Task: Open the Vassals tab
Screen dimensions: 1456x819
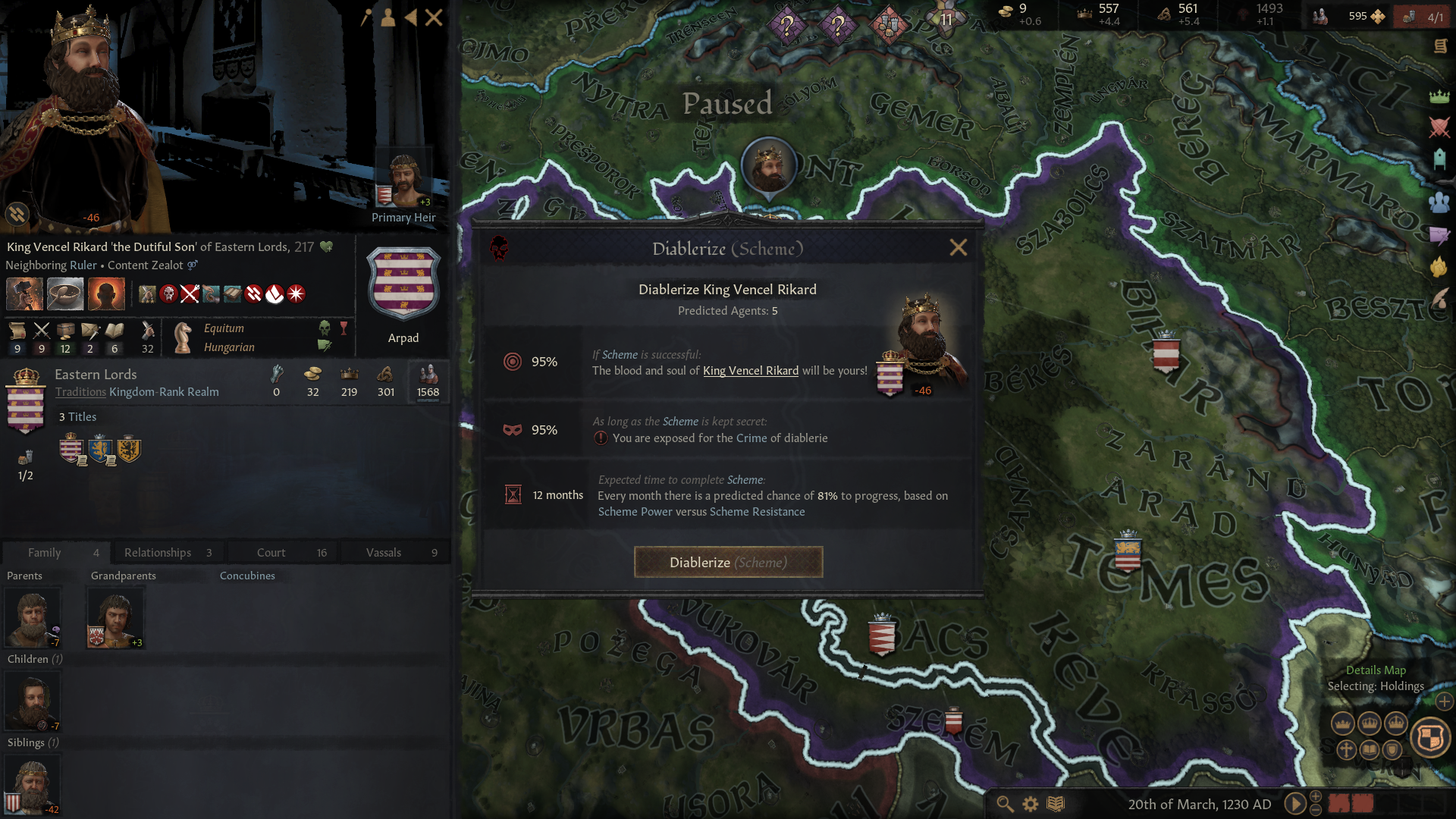Action: (x=384, y=552)
